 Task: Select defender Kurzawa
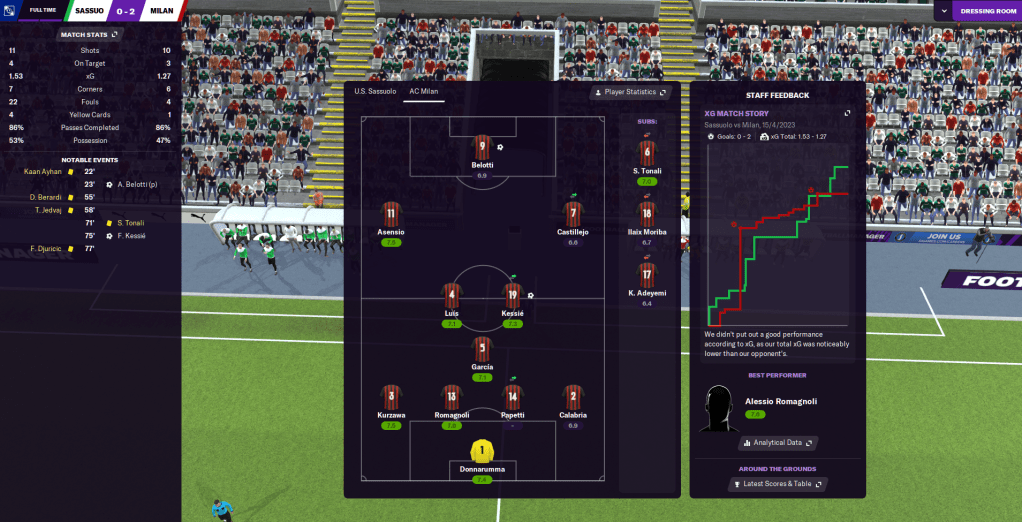click(x=391, y=398)
